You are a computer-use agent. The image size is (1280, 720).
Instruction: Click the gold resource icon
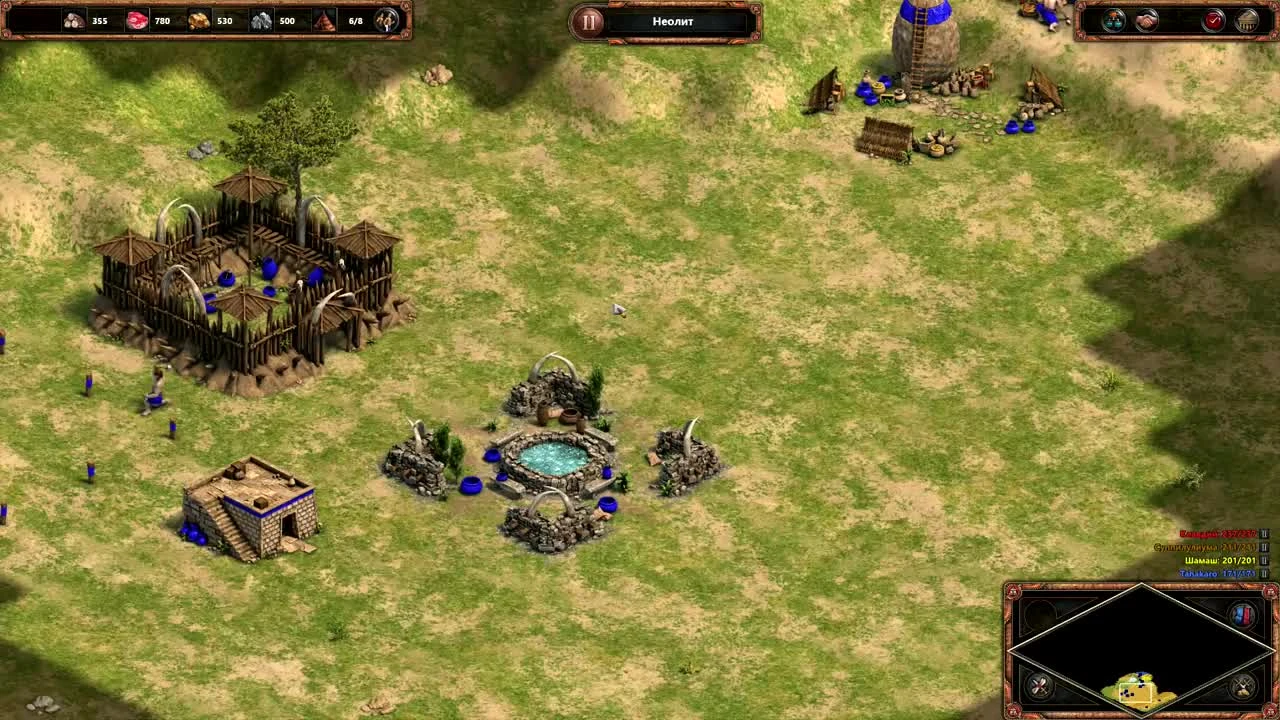(197, 19)
